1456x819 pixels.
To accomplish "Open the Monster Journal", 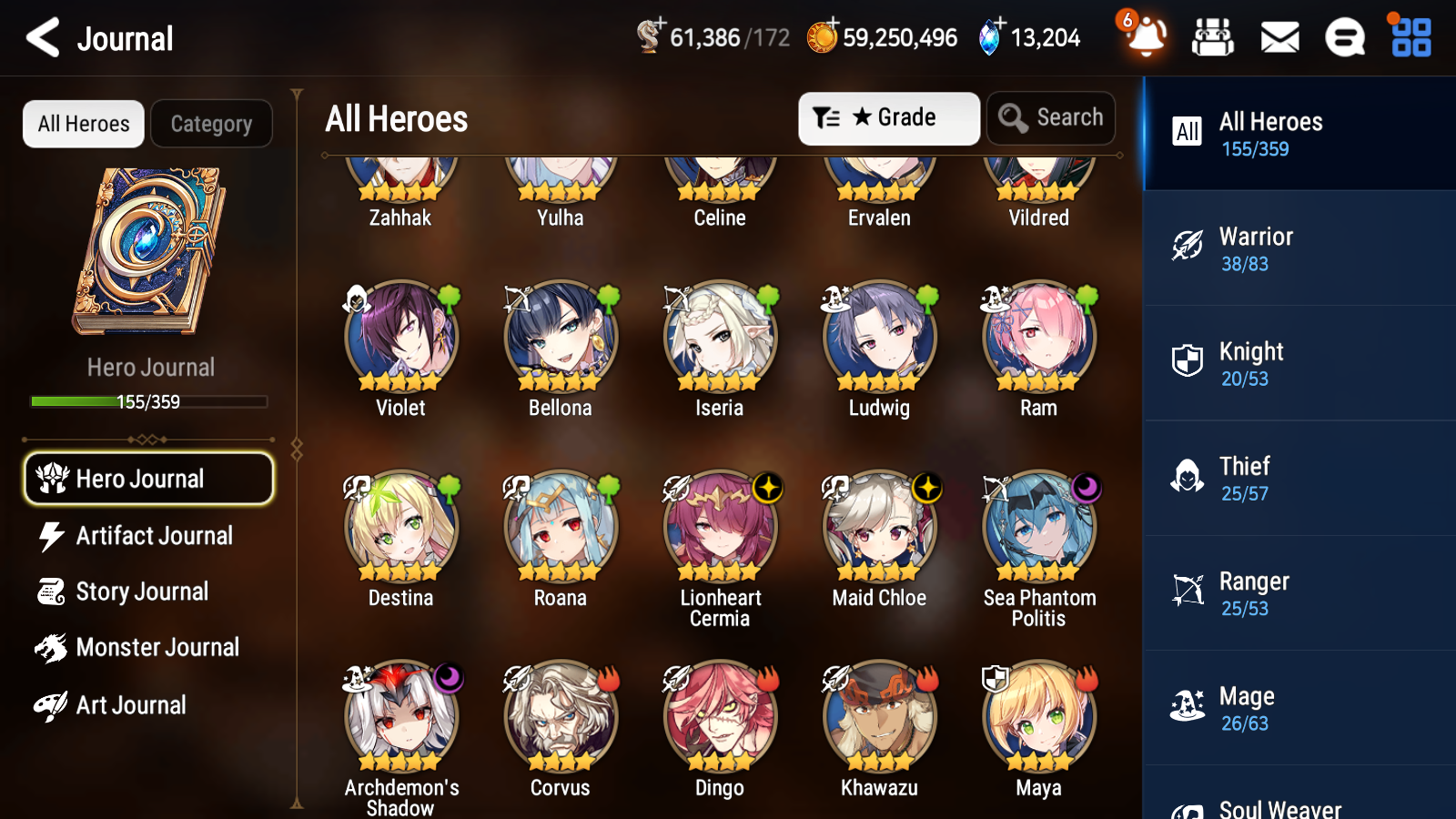I will coord(157,647).
